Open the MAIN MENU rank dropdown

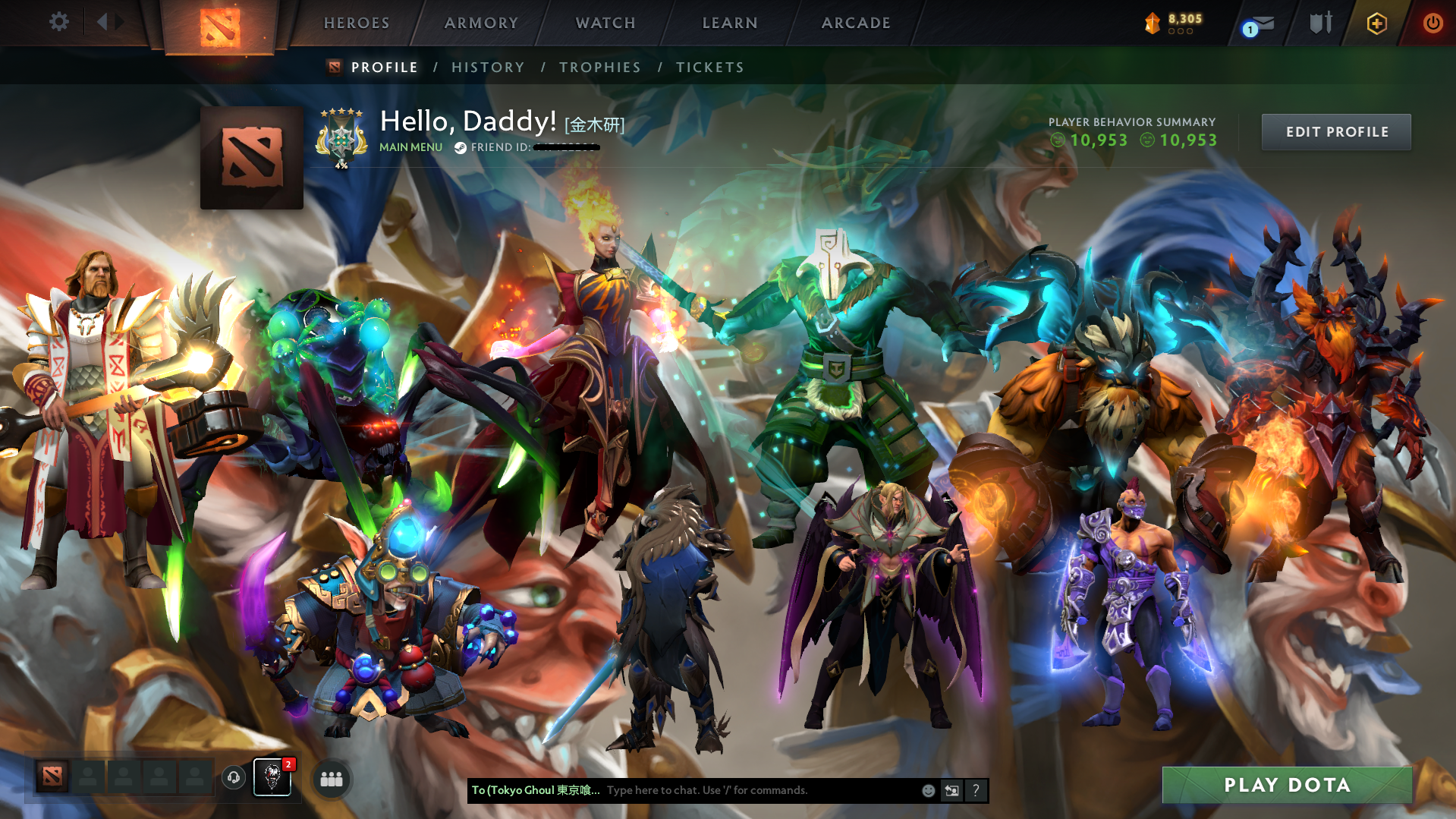coord(410,147)
